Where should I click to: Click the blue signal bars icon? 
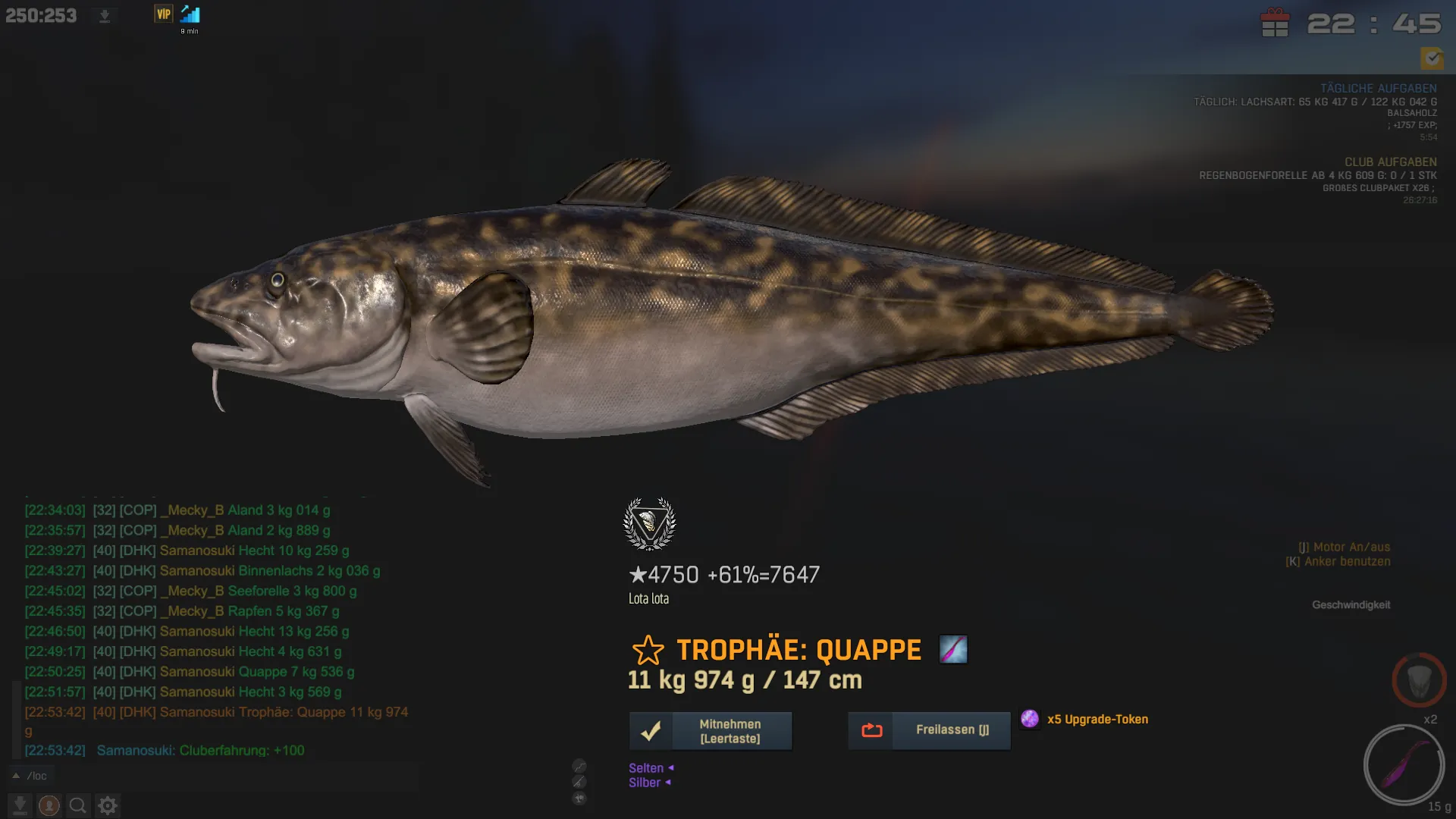click(x=190, y=14)
